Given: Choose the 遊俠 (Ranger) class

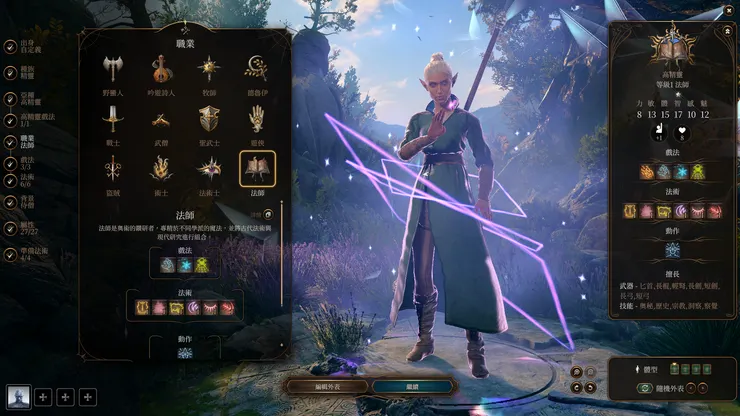Looking at the screenshot, I should pyautogui.click(x=257, y=119).
